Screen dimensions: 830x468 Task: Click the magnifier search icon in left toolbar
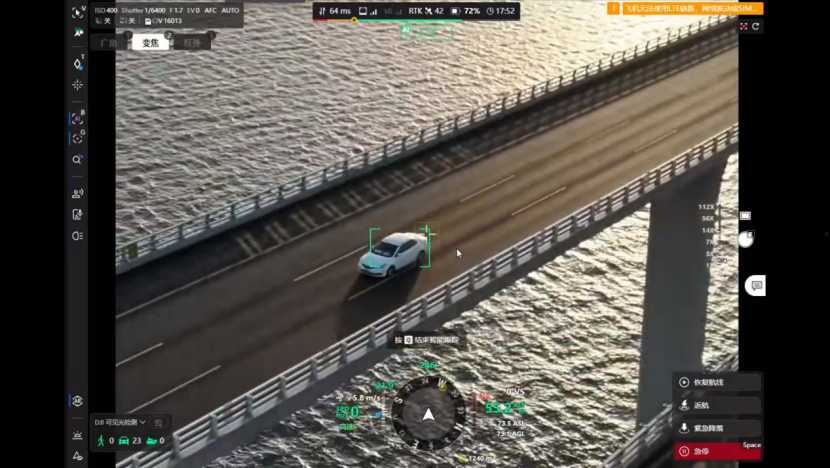click(x=77, y=159)
